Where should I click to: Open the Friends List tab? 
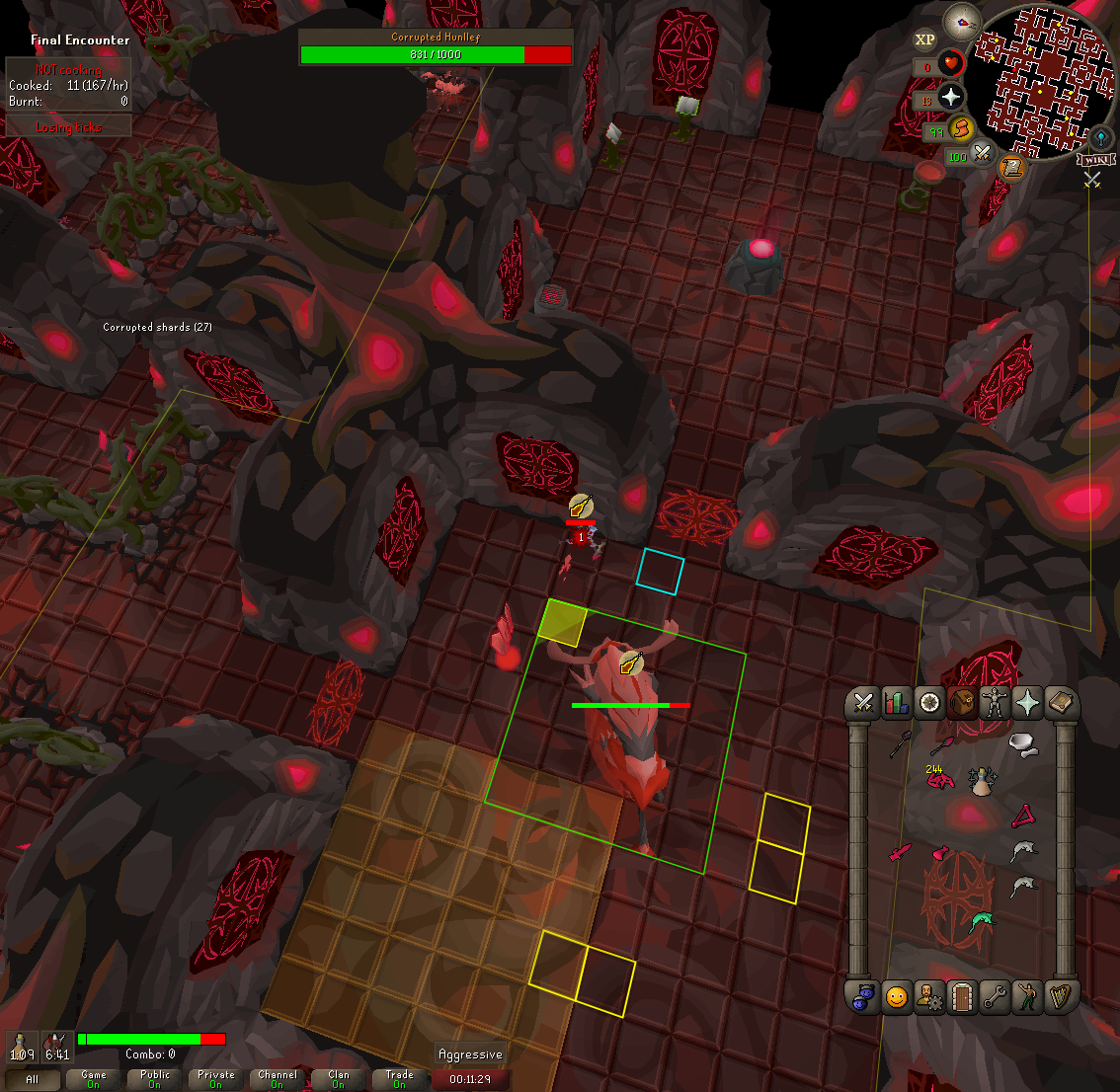(896, 997)
